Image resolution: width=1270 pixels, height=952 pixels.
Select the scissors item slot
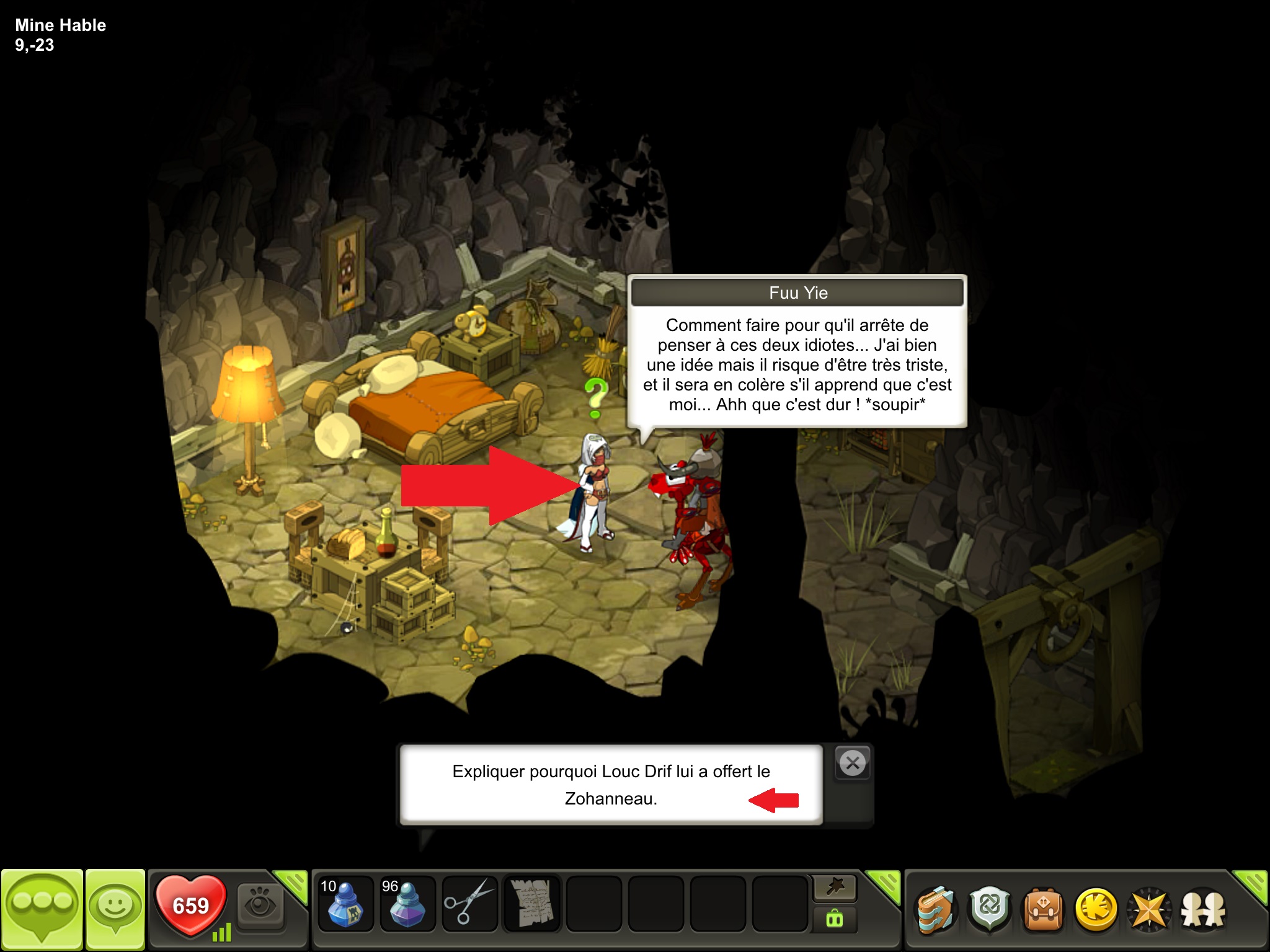point(469,903)
